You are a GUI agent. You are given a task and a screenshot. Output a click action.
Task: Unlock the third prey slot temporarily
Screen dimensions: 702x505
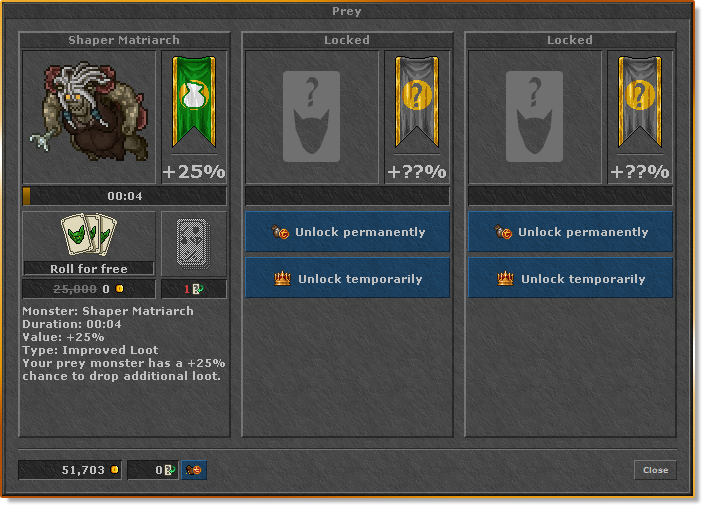[x=570, y=279]
